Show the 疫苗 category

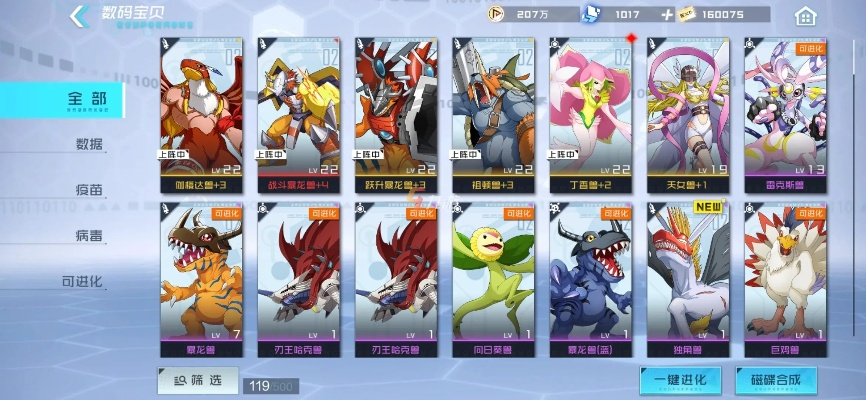90,190
